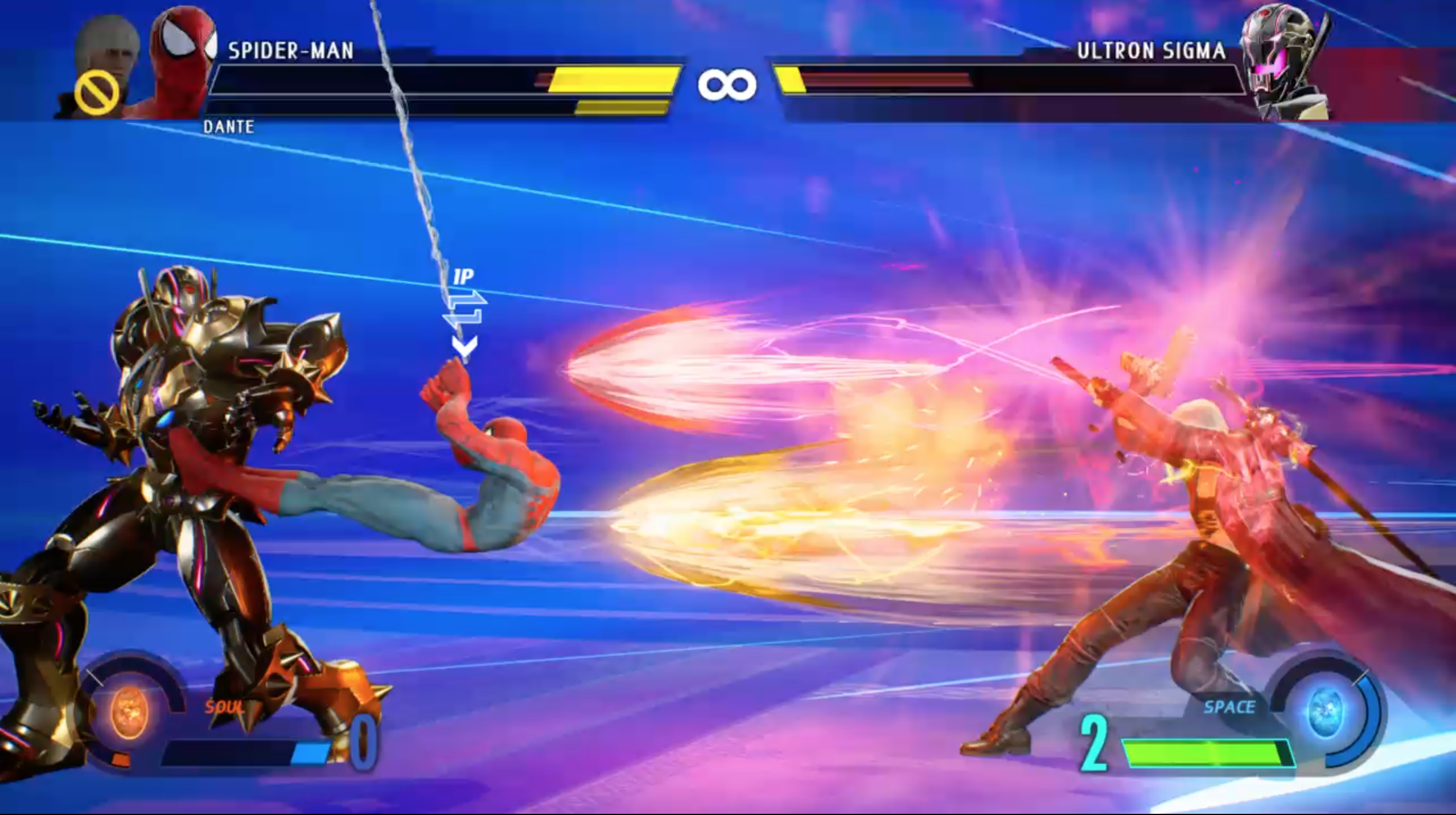Select the SPIDER-MAN name tab
Image resolution: width=1456 pixels, height=815 pixels.
(x=291, y=50)
